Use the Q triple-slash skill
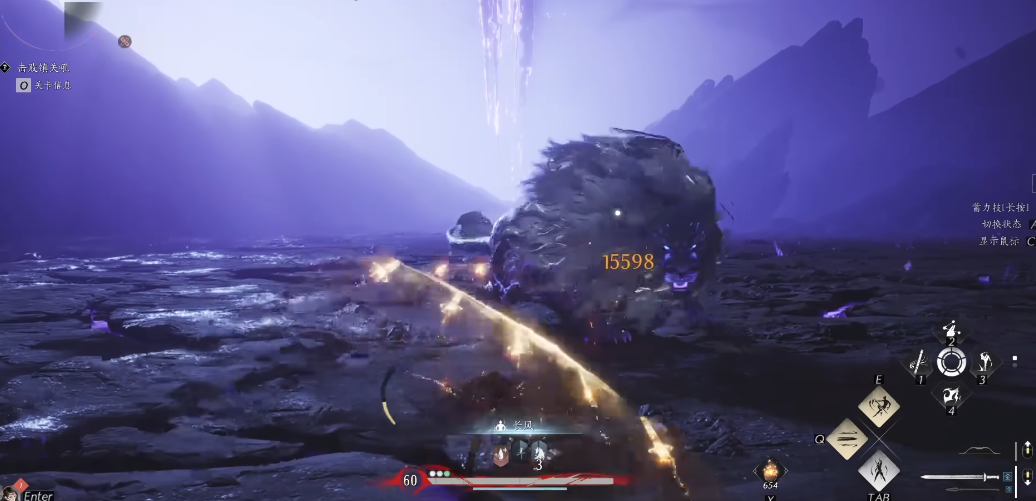 point(847,438)
